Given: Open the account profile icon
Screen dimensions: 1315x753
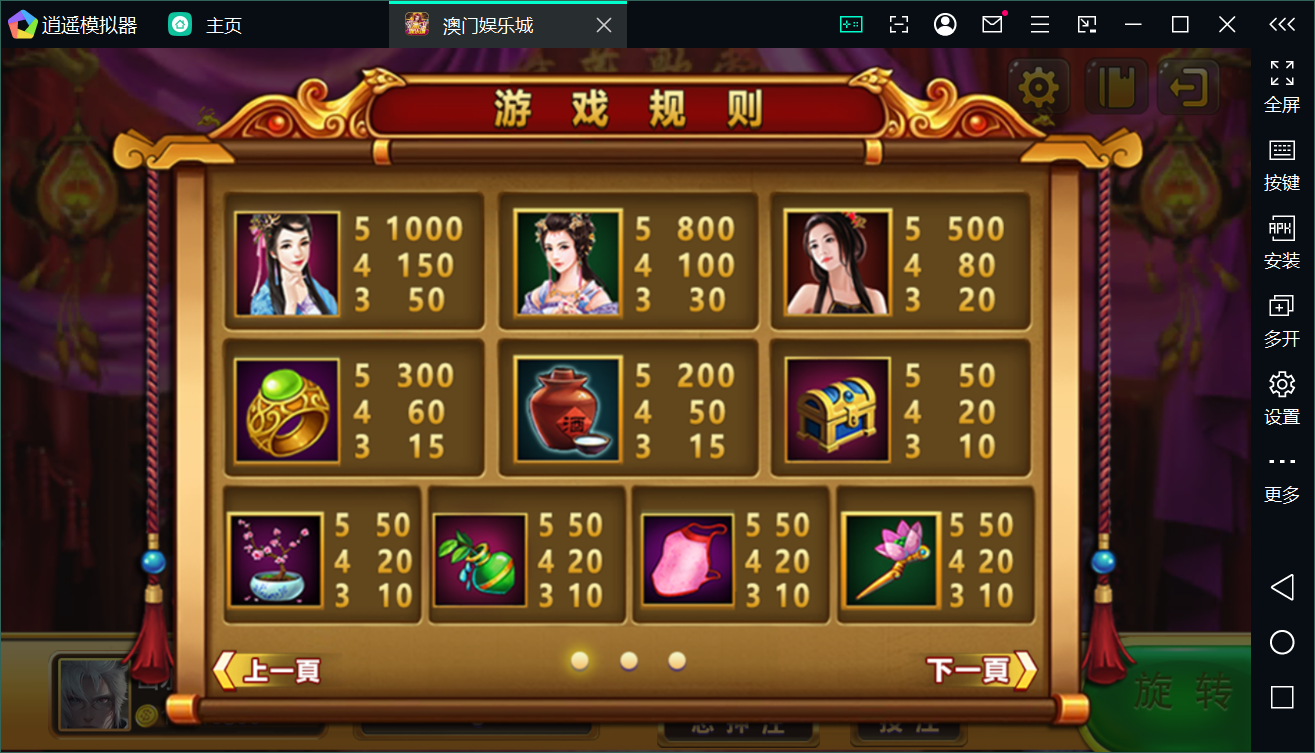Looking at the screenshot, I should (945, 23).
